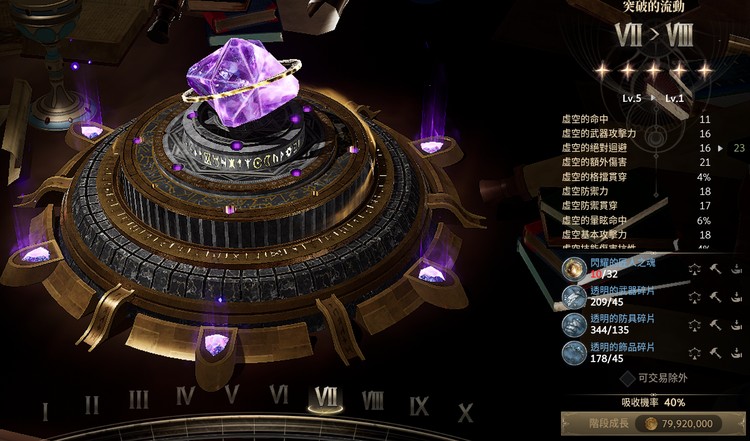Switch to stage II on the dial

(91, 405)
